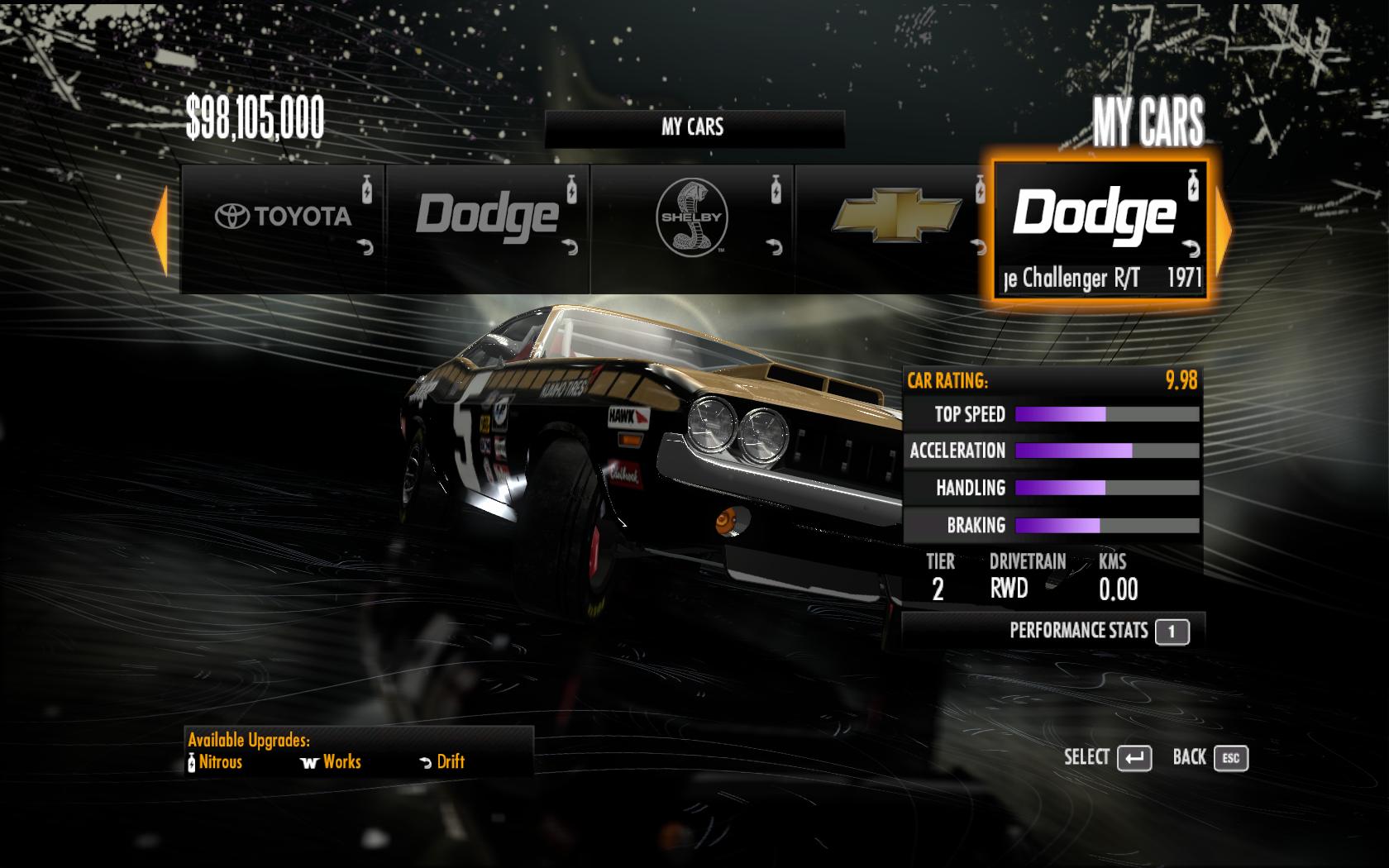Click the right orange carousel arrow
1389x868 pixels.
click(x=1224, y=231)
